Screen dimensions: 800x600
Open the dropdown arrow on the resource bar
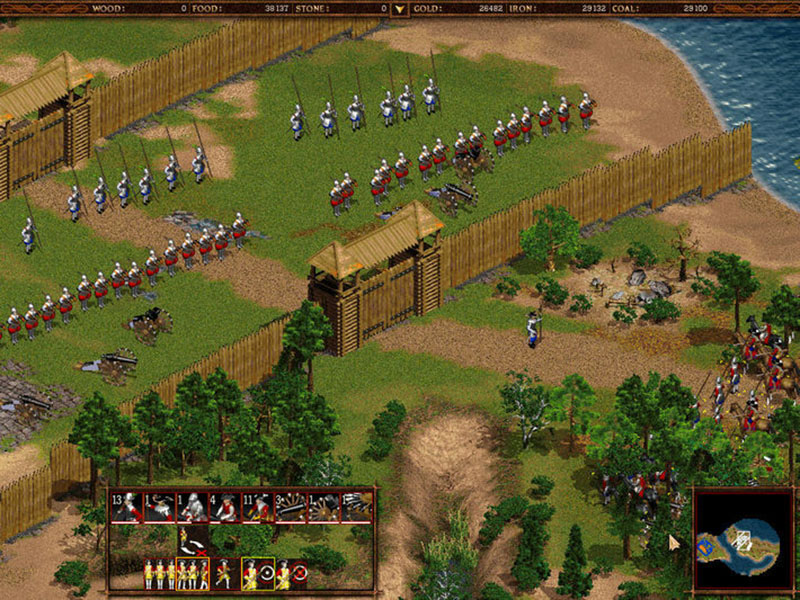point(400,9)
